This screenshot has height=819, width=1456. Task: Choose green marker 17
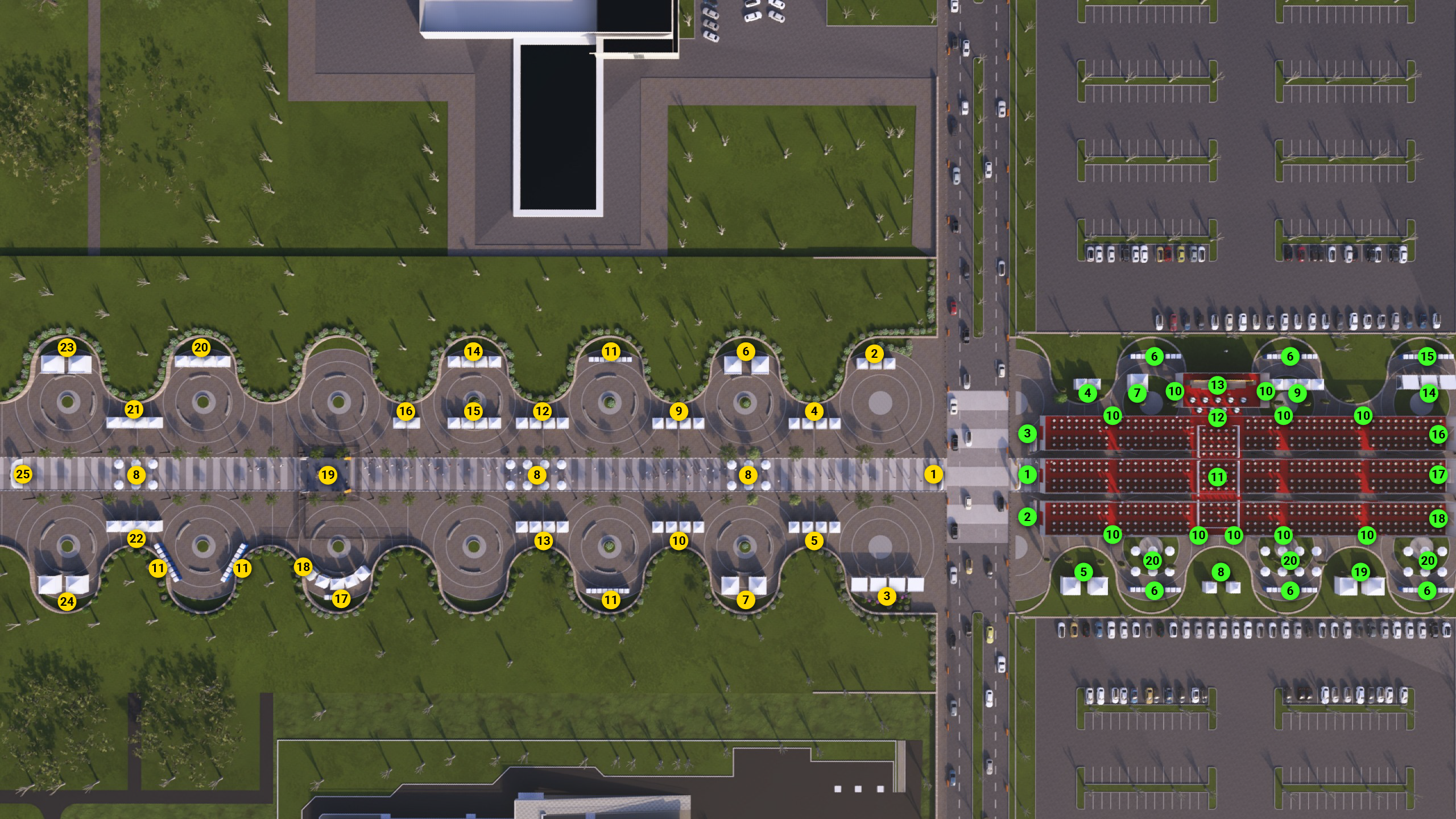pos(1438,474)
